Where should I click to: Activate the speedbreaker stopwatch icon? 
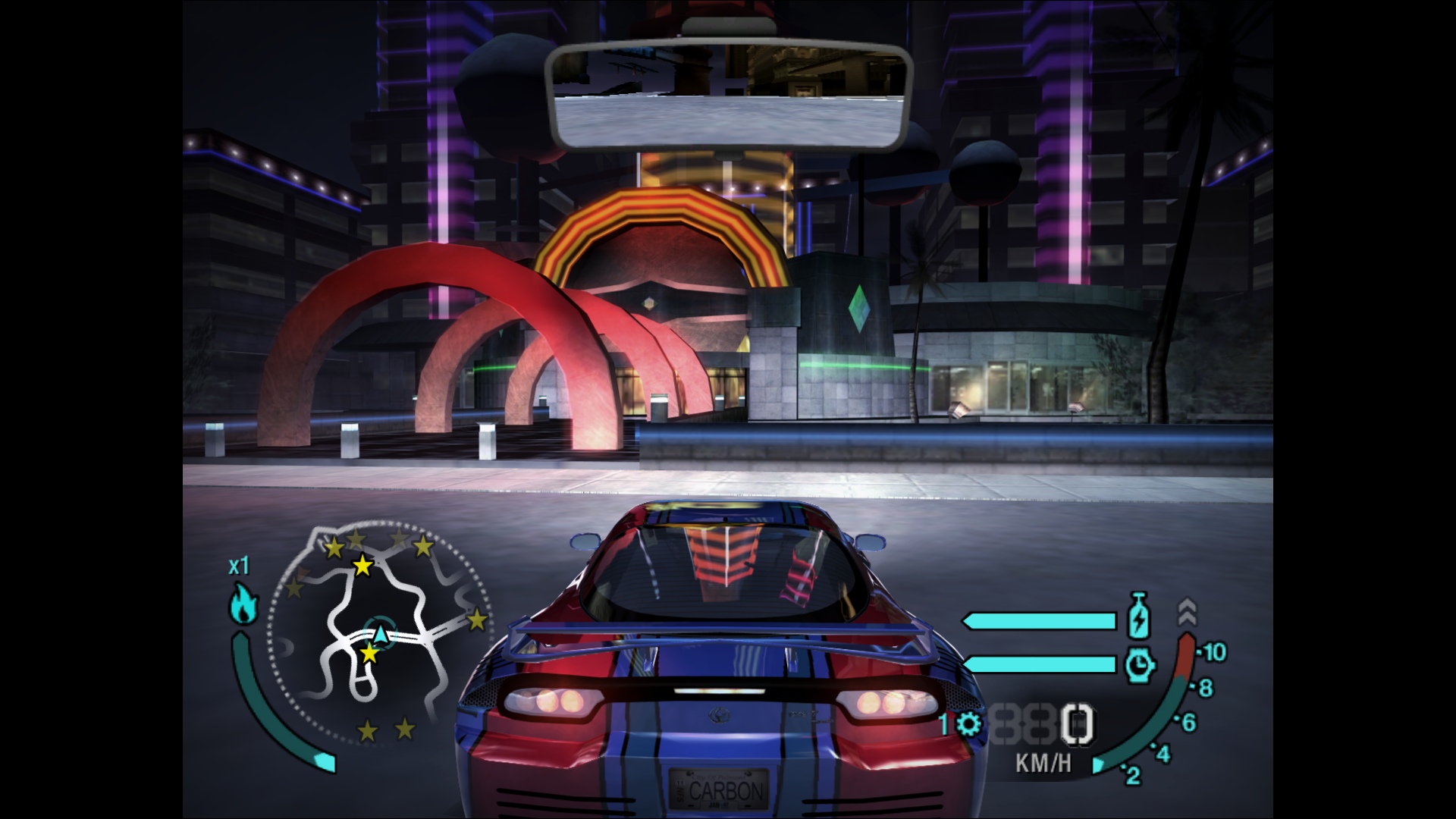[1139, 664]
